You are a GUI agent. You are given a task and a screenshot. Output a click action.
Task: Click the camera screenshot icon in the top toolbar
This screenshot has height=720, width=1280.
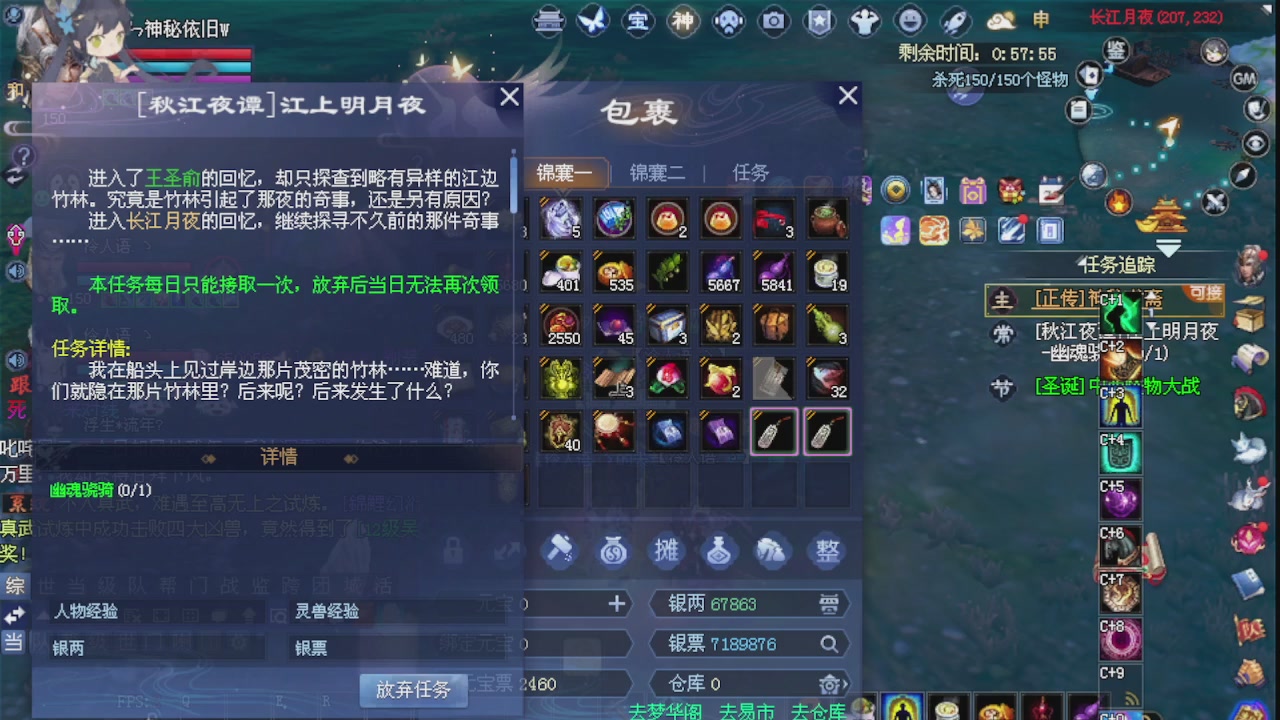pos(774,21)
